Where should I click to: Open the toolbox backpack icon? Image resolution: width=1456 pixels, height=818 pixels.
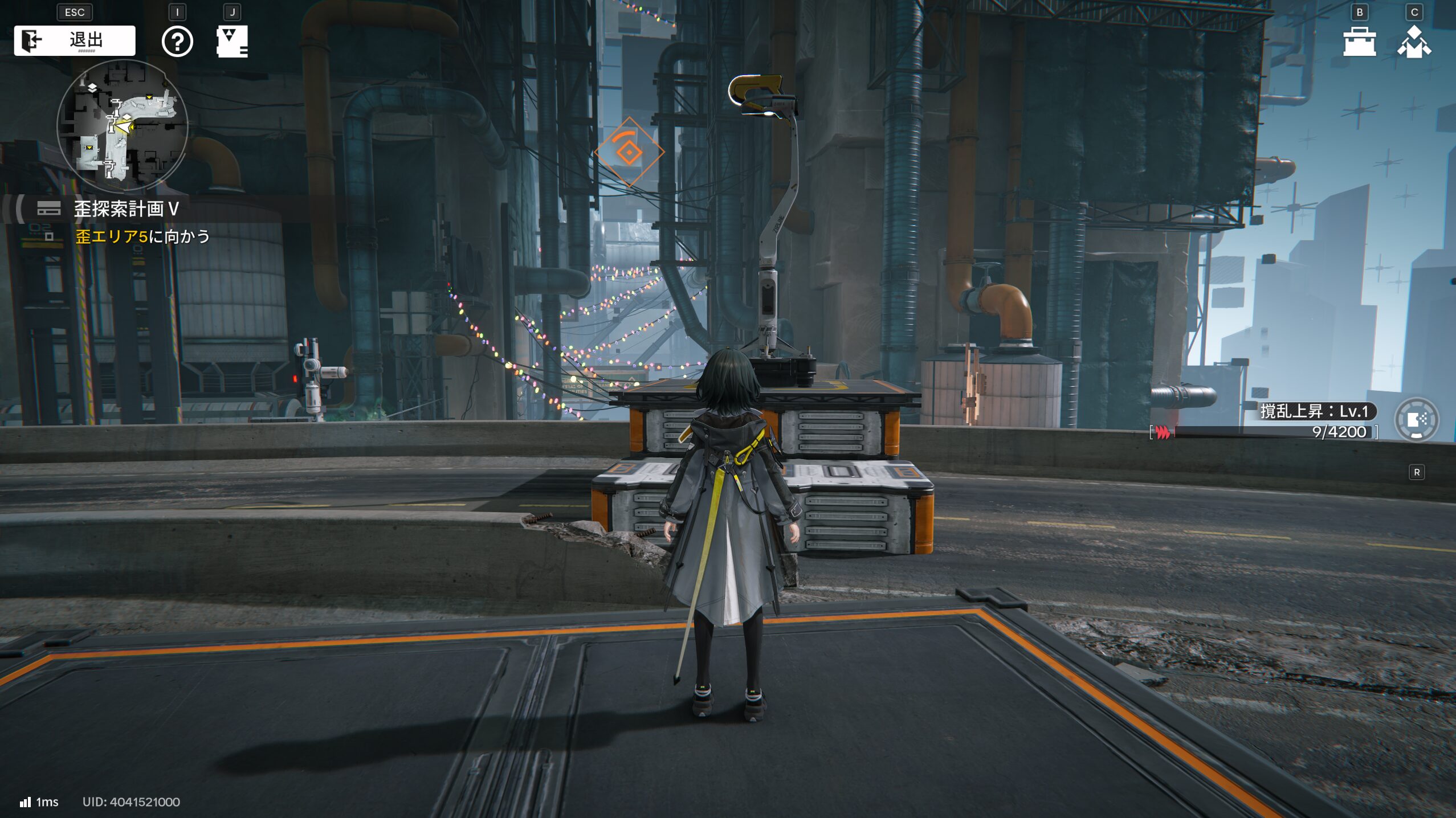pyautogui.click(x=1359, y=42)
